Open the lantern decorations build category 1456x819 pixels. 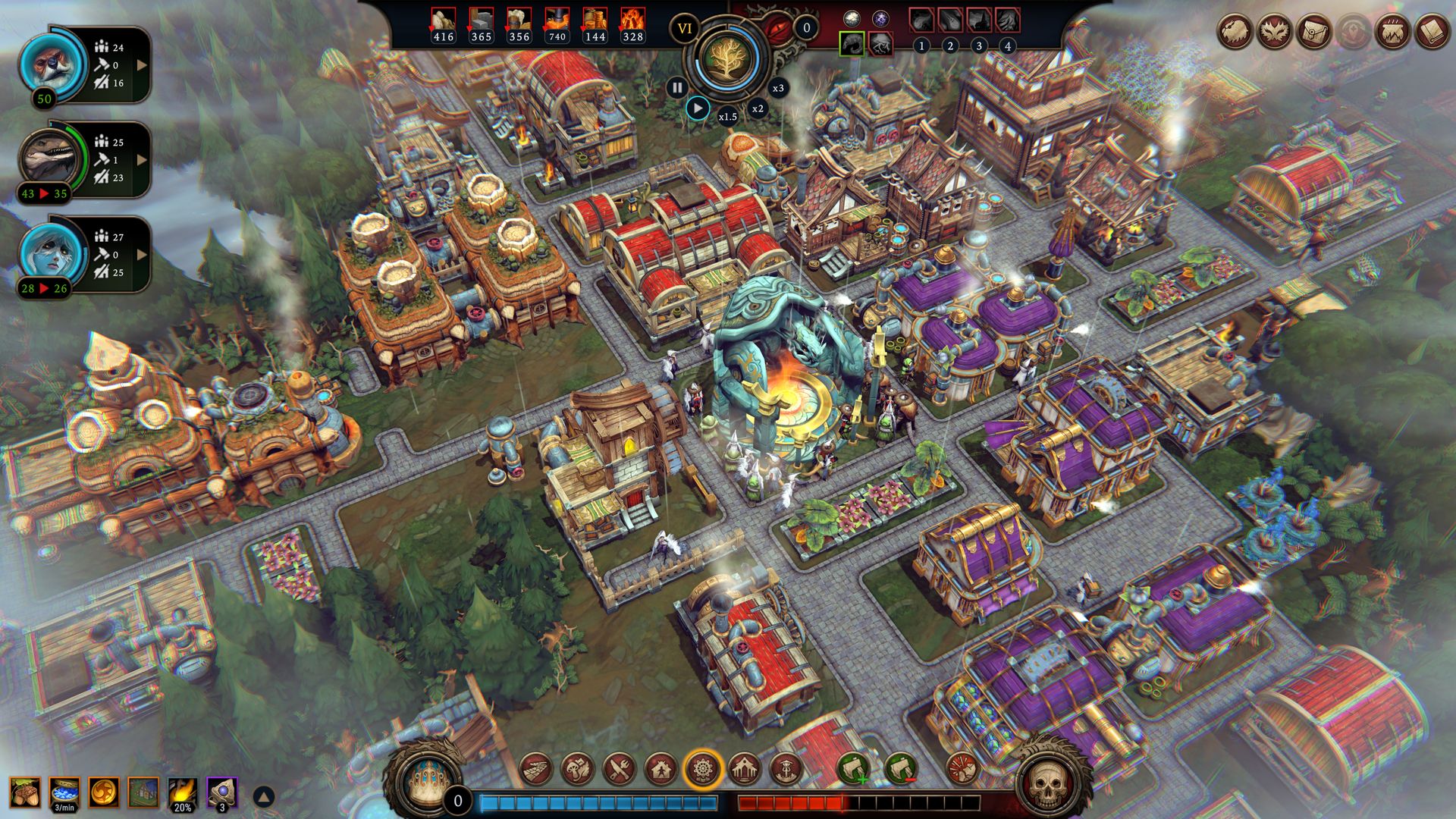(786, 770)
